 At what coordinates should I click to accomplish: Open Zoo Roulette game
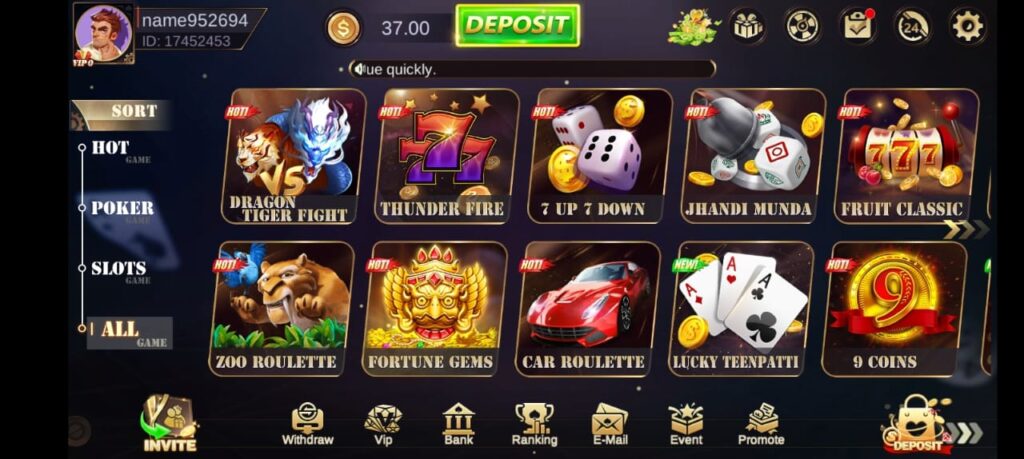pos(282,308)
